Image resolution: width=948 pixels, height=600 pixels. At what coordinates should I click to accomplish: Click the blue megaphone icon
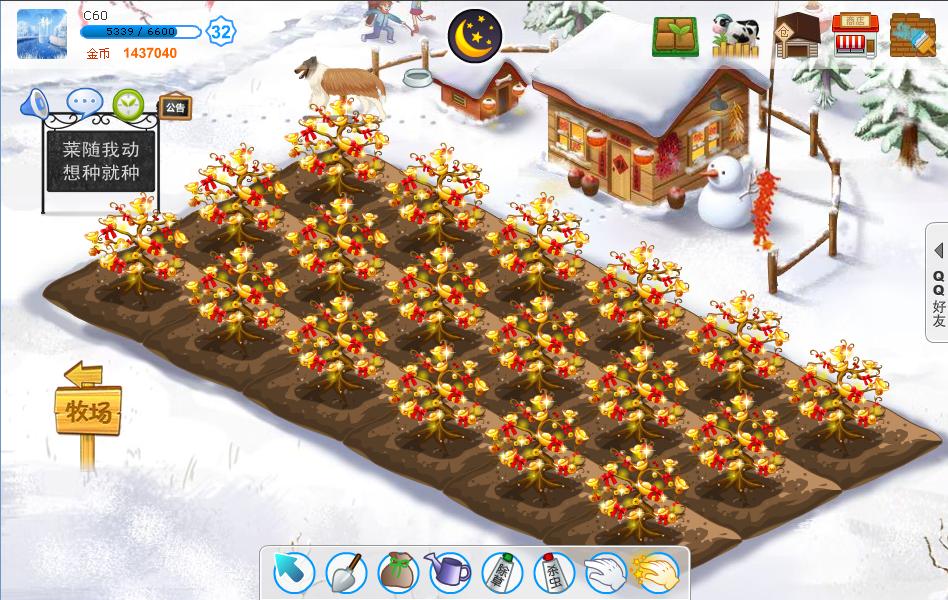tap(37, 102)
